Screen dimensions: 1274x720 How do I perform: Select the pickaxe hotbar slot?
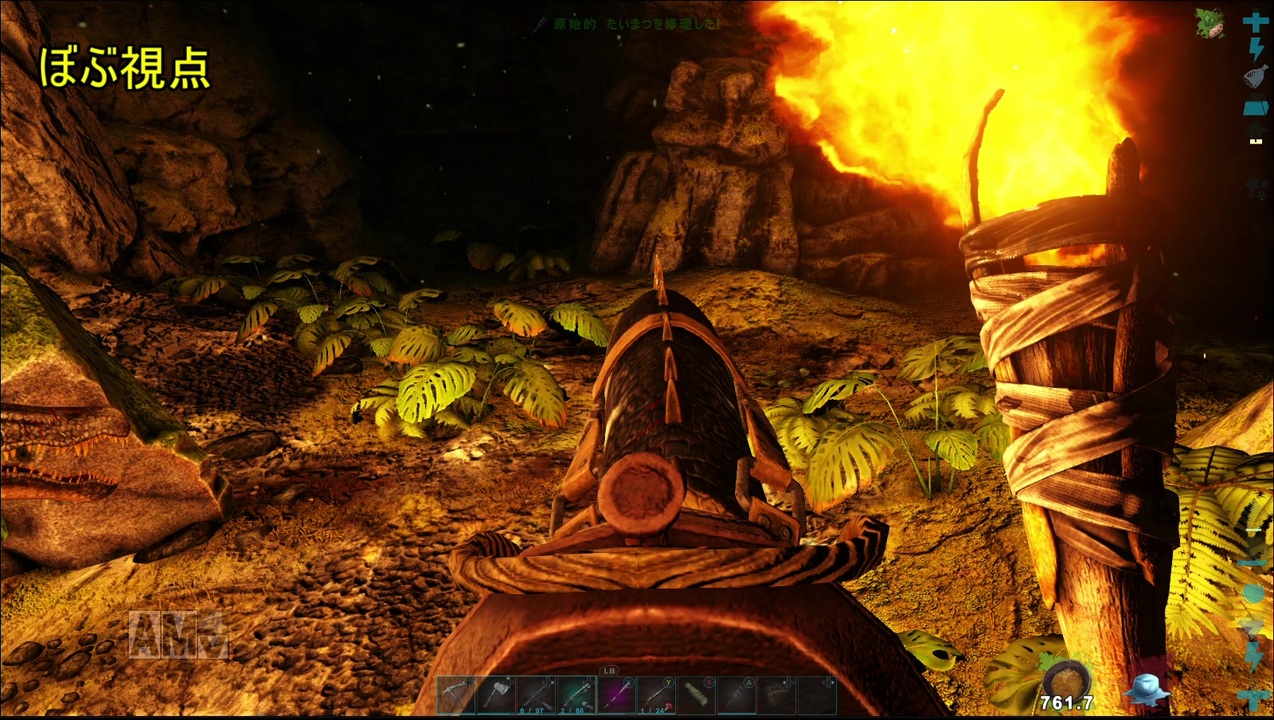tap(456, 695)
